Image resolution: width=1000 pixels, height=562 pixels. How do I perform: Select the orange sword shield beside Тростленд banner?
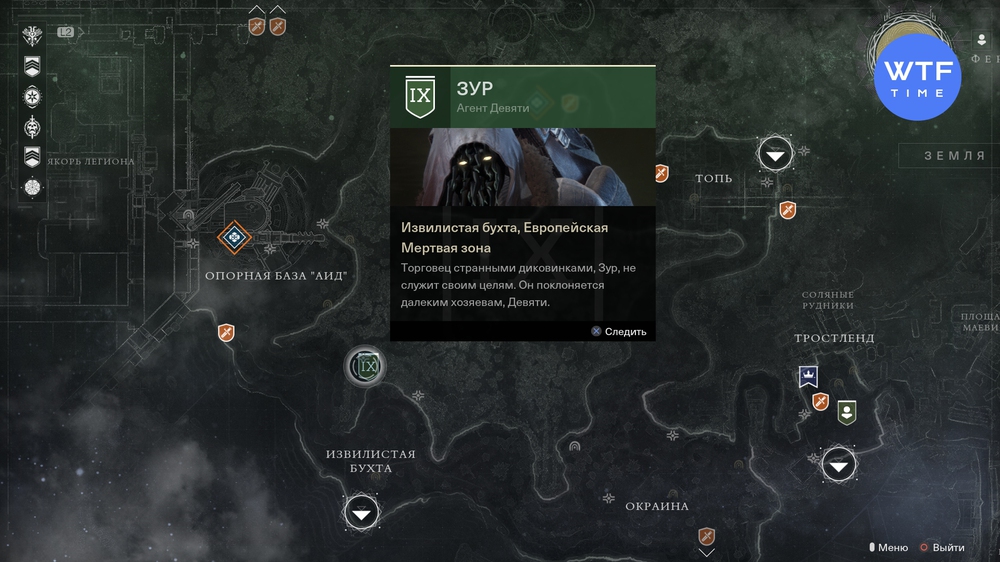click(x=821, y=402)
